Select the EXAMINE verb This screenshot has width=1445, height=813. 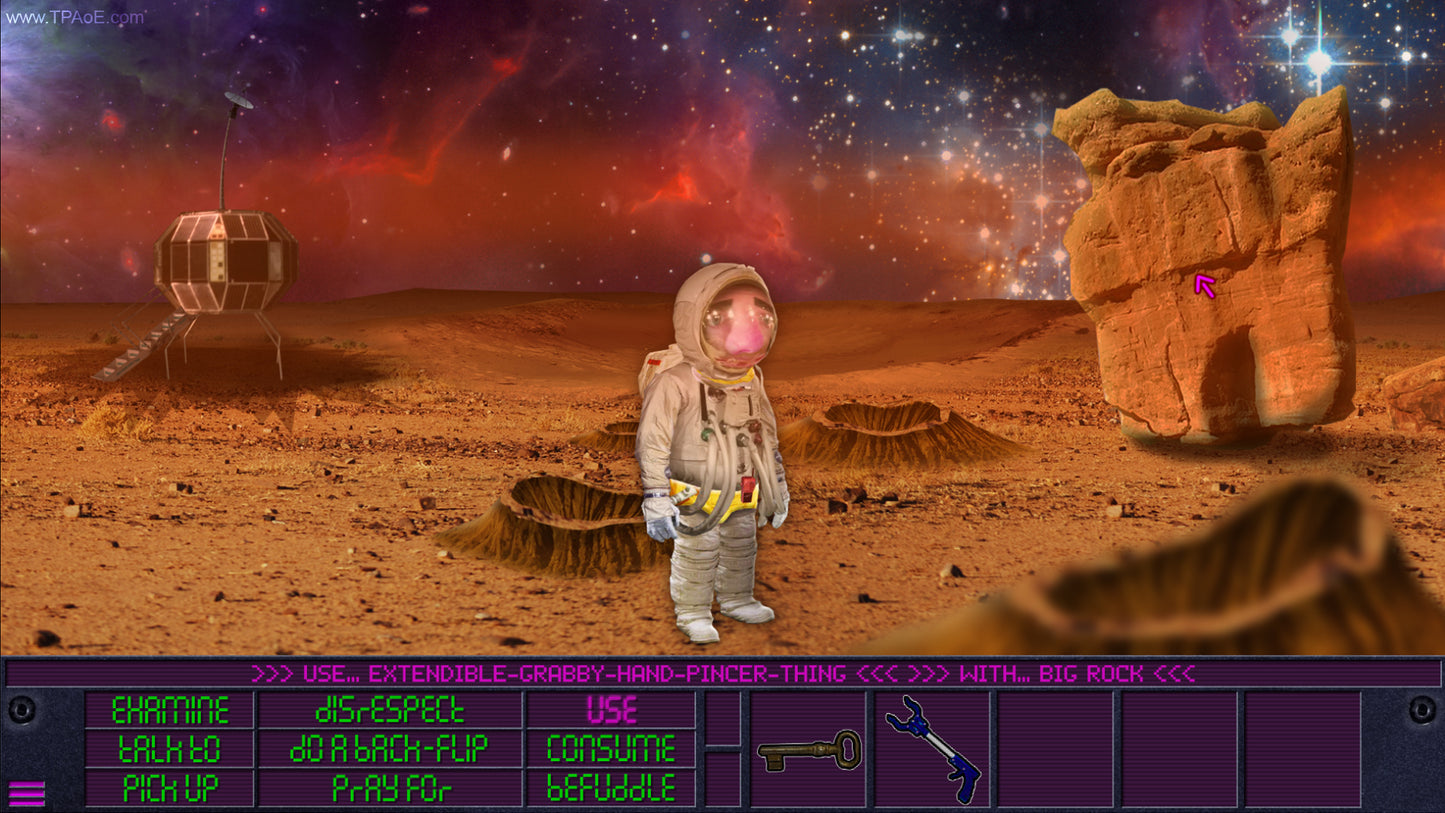[x=168, y=711]
